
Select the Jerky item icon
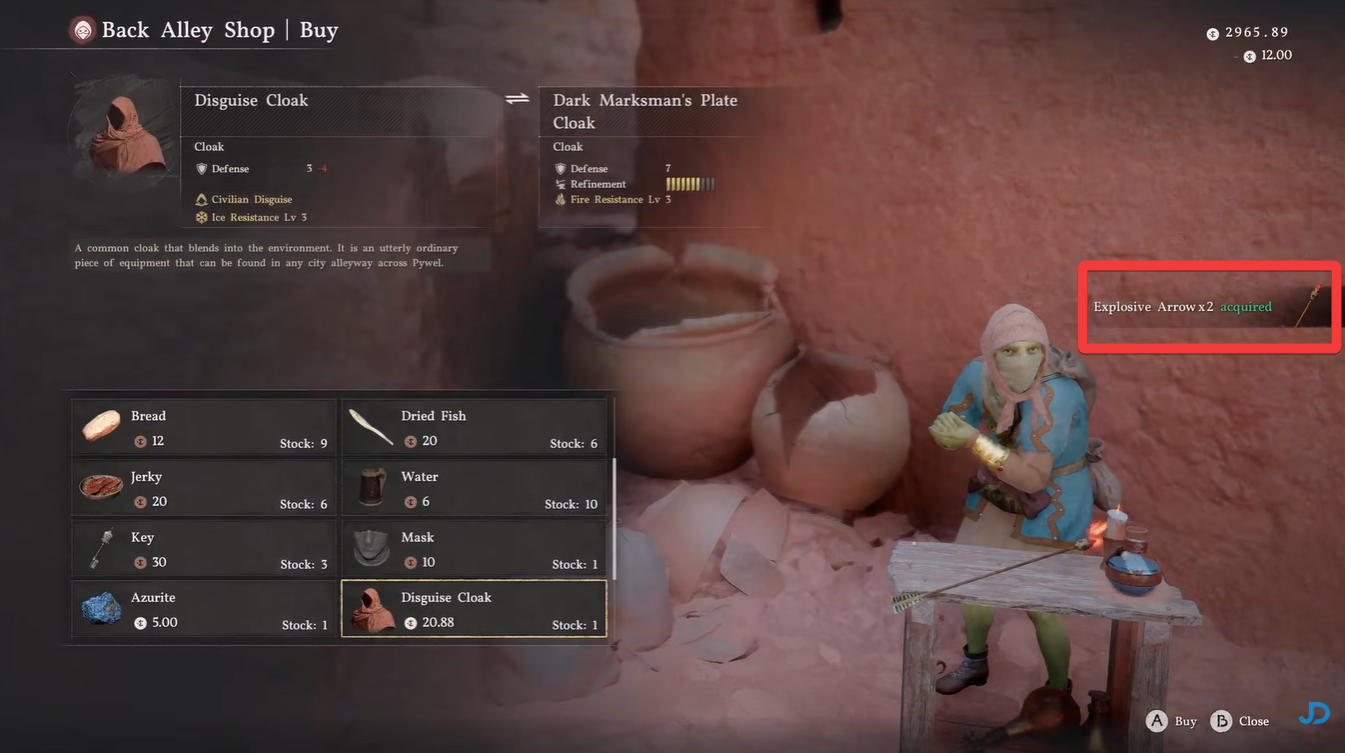click(100, 487)
